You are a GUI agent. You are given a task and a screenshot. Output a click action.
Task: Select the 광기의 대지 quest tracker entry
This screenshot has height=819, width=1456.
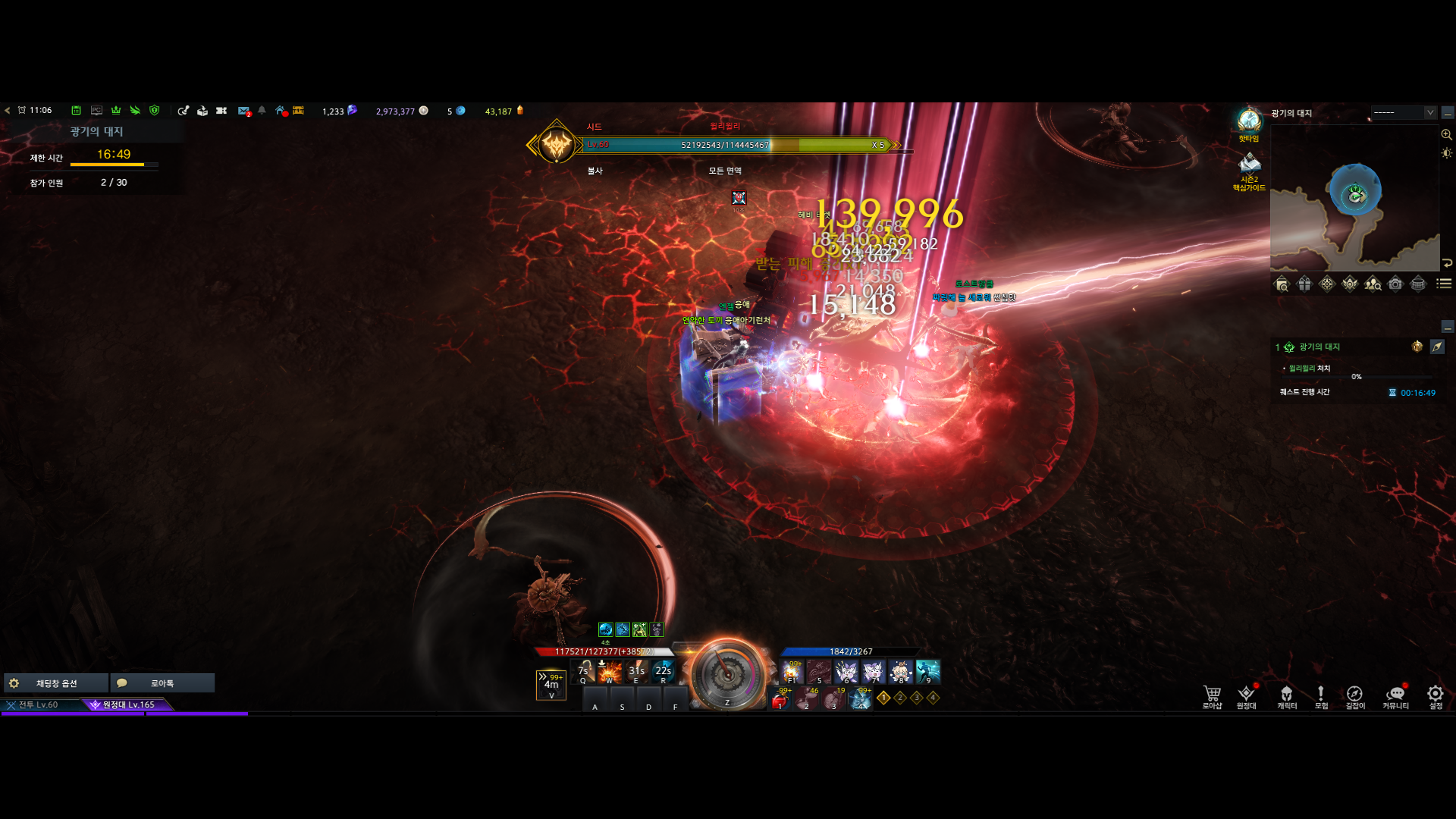[1319, 347]
